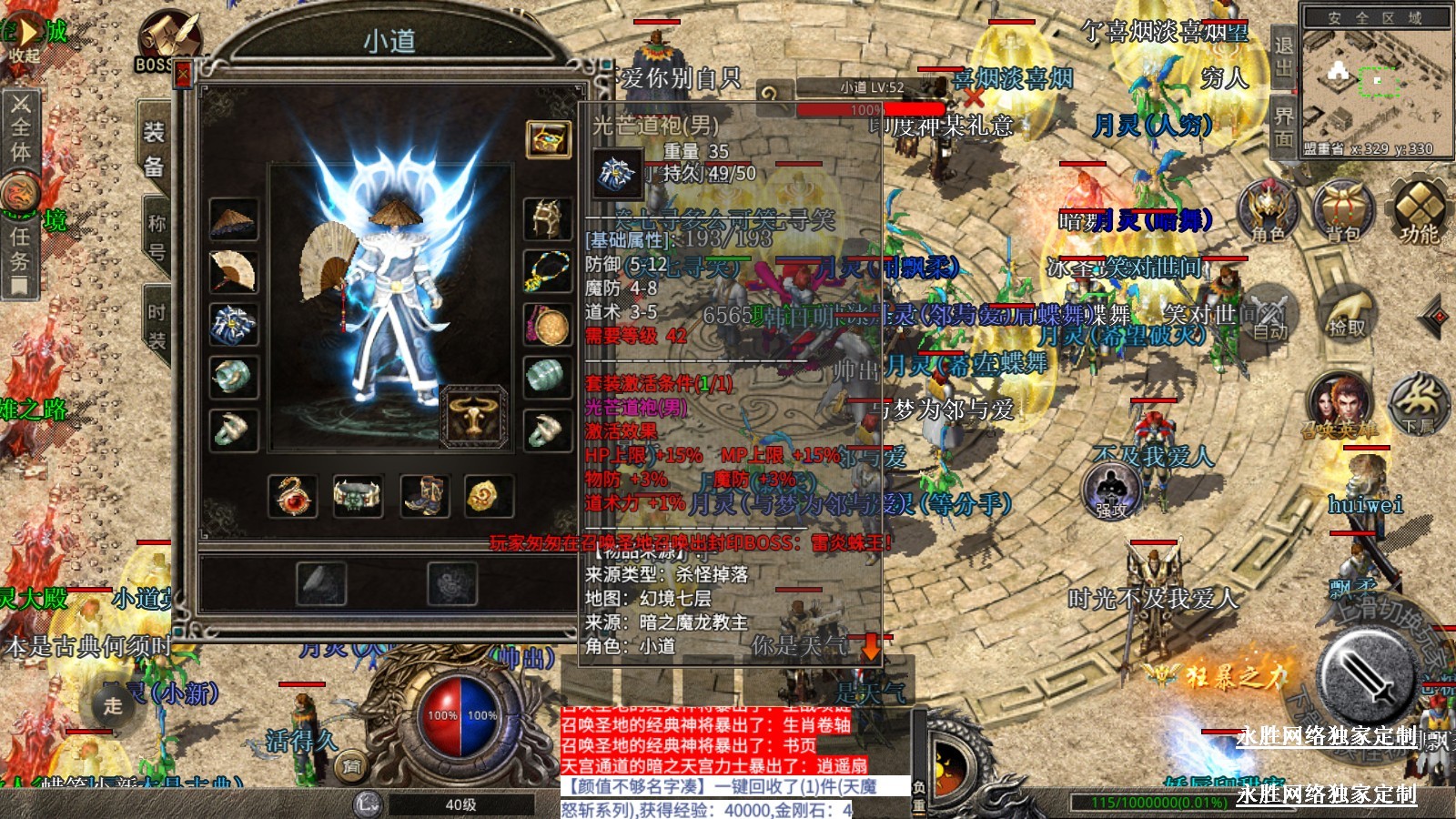Viewport: 1456px width, 819px height.
Task: Open the 功能 (functions) menu
Action: pyautogui.click(x=1419, y=210)
